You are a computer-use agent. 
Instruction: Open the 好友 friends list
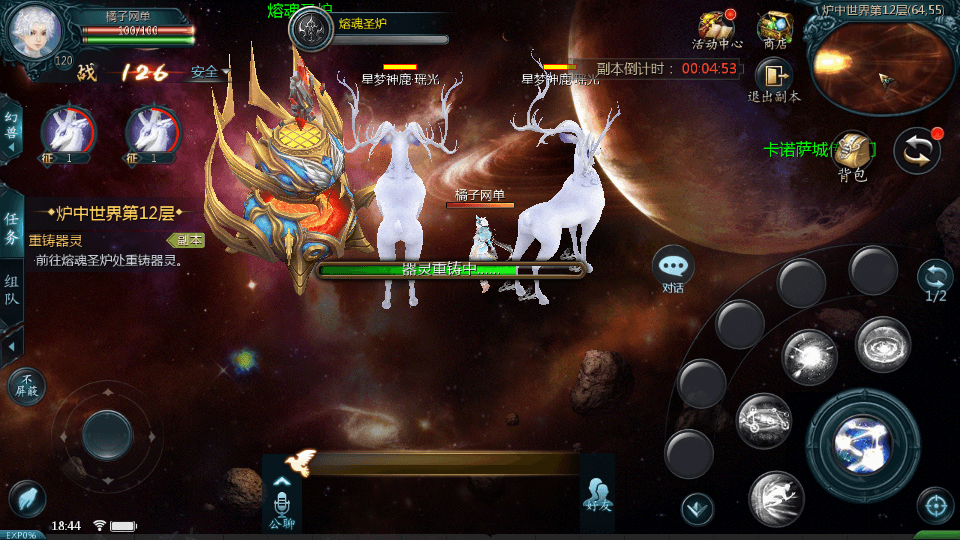point(597,494)
